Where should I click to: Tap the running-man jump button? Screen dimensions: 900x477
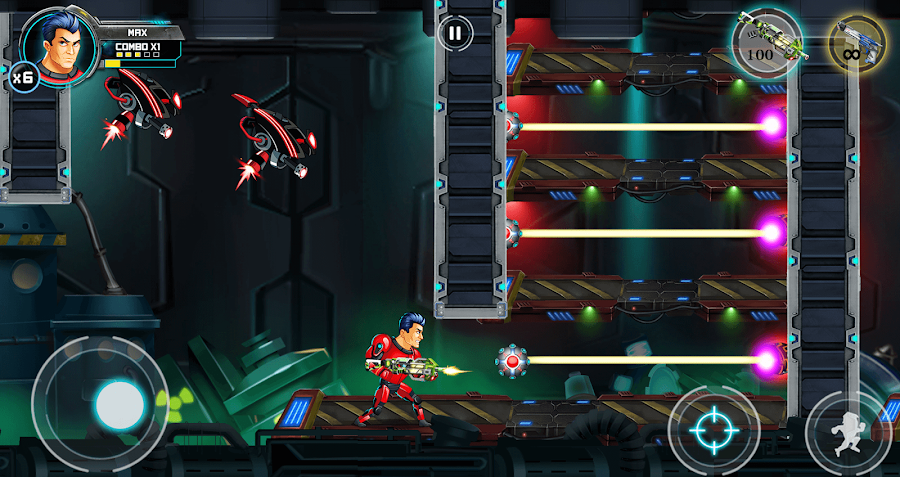pyautogui.click(x=847, y=433)
